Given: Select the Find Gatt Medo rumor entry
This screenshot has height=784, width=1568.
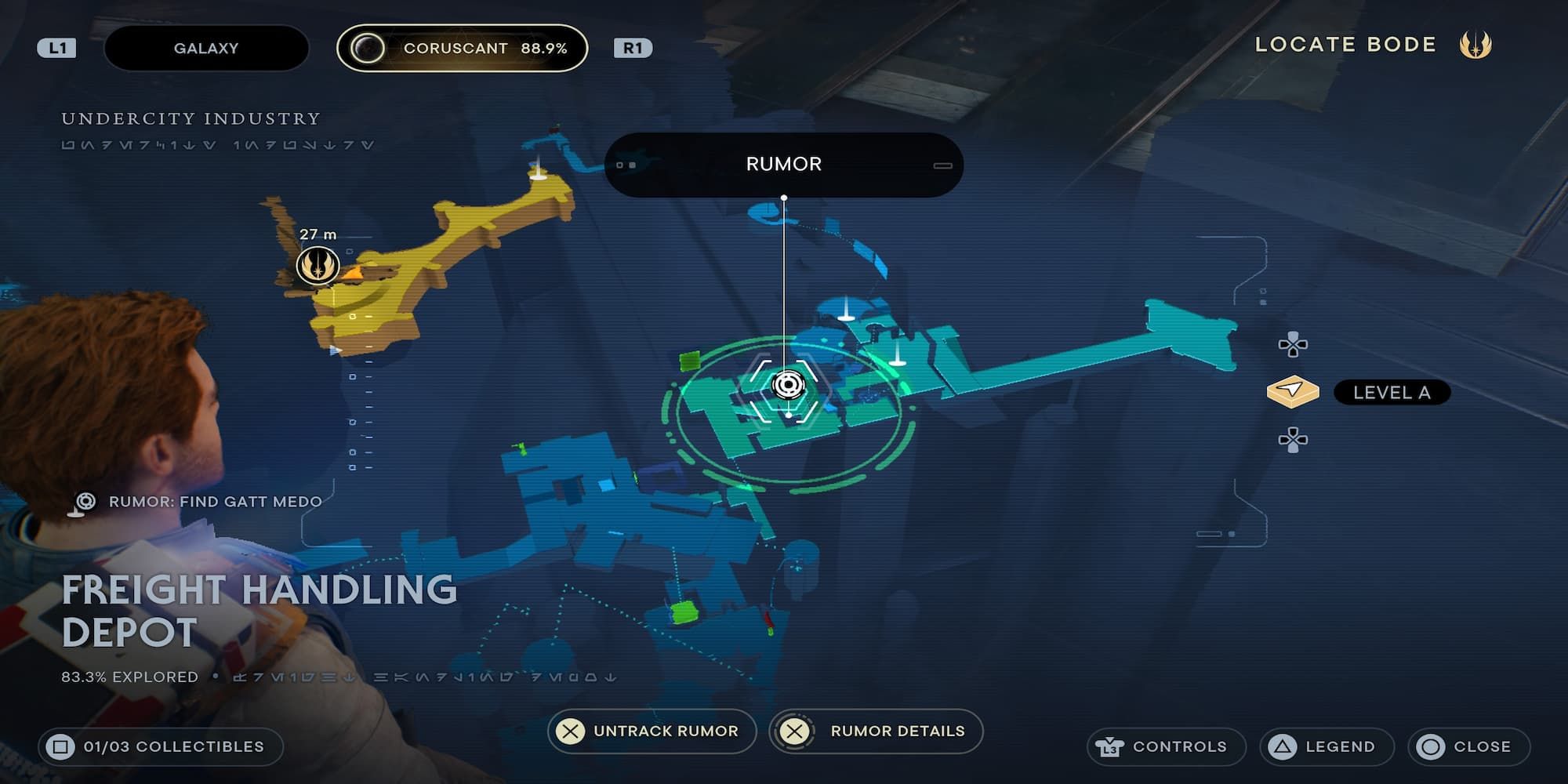Looking at the screenshot, I should (214, 502).
